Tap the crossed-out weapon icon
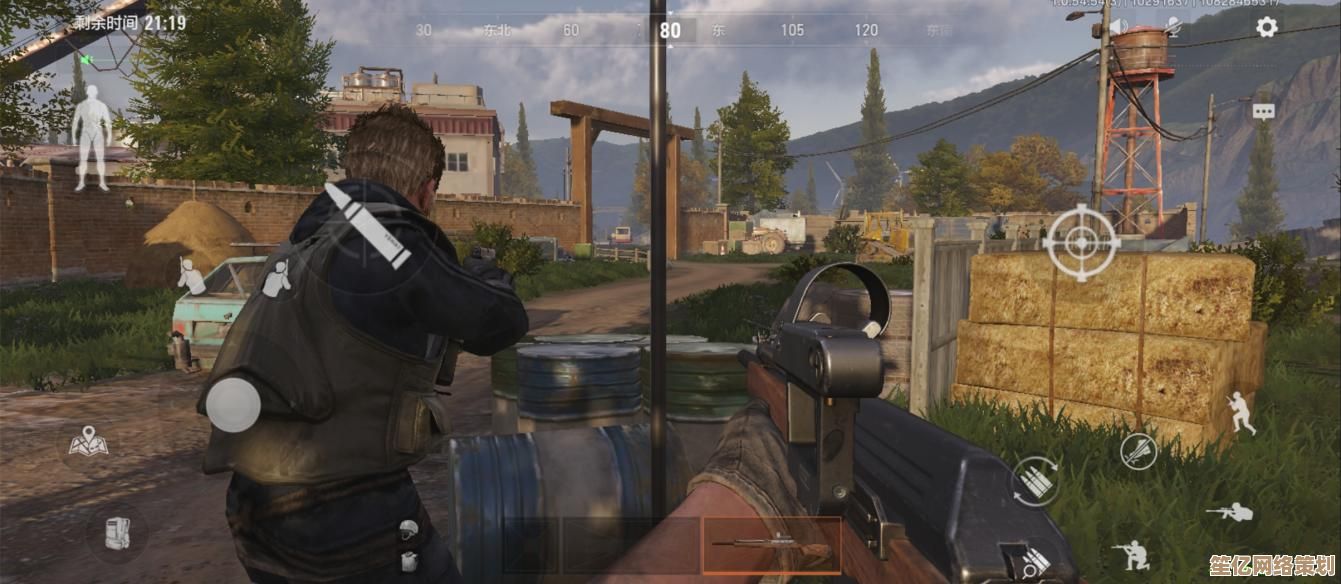Image resolution: width=1341 pixels, height=584 pixels. 1138,451
